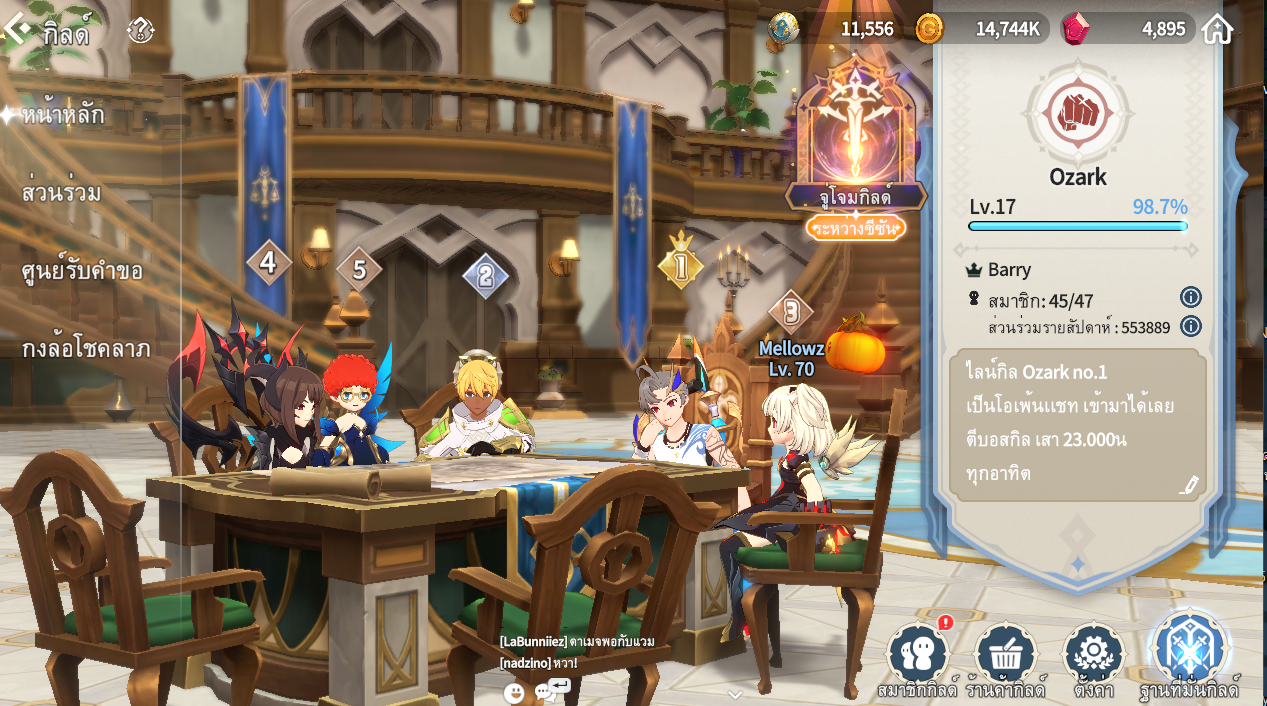Select the หน้าหลัก menu entry

click(63, 116)
